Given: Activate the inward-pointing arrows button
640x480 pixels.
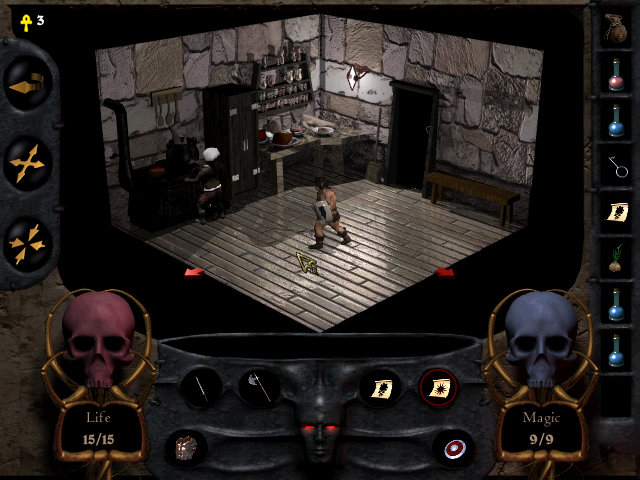Looking at the screenshot, I should click(x=27, y=241).
